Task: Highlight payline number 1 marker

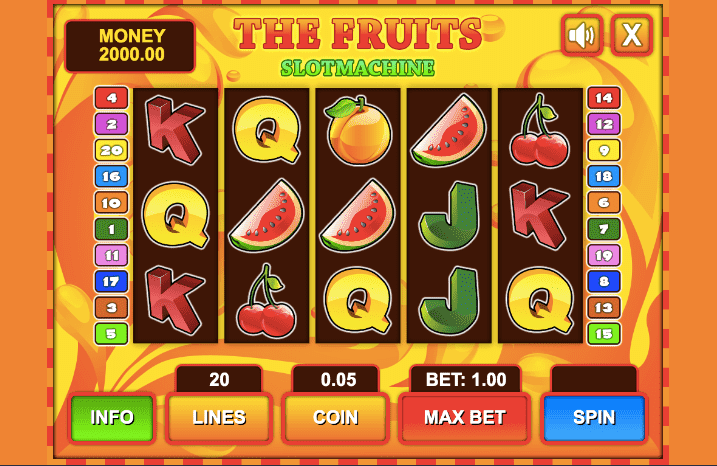Action: (x=110, y=229)
